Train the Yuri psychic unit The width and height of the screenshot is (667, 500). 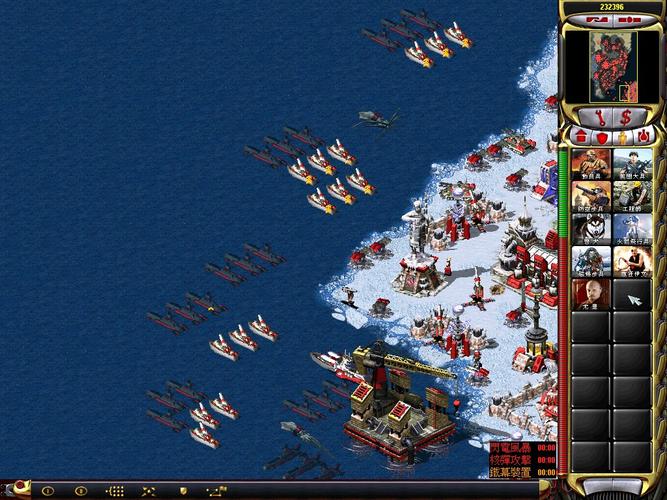click(591, 294)
